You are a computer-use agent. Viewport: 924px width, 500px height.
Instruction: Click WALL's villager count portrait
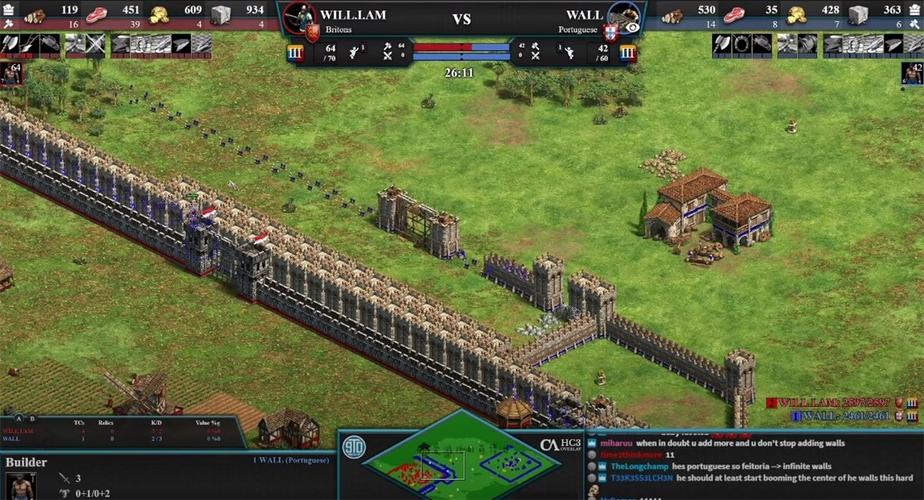(x=911, y=74)
